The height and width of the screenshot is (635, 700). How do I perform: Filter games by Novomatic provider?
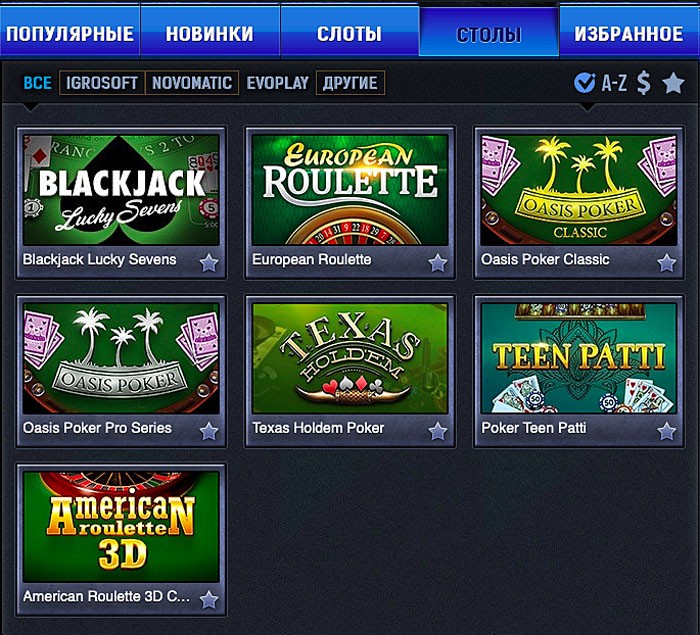pos(192,83)
